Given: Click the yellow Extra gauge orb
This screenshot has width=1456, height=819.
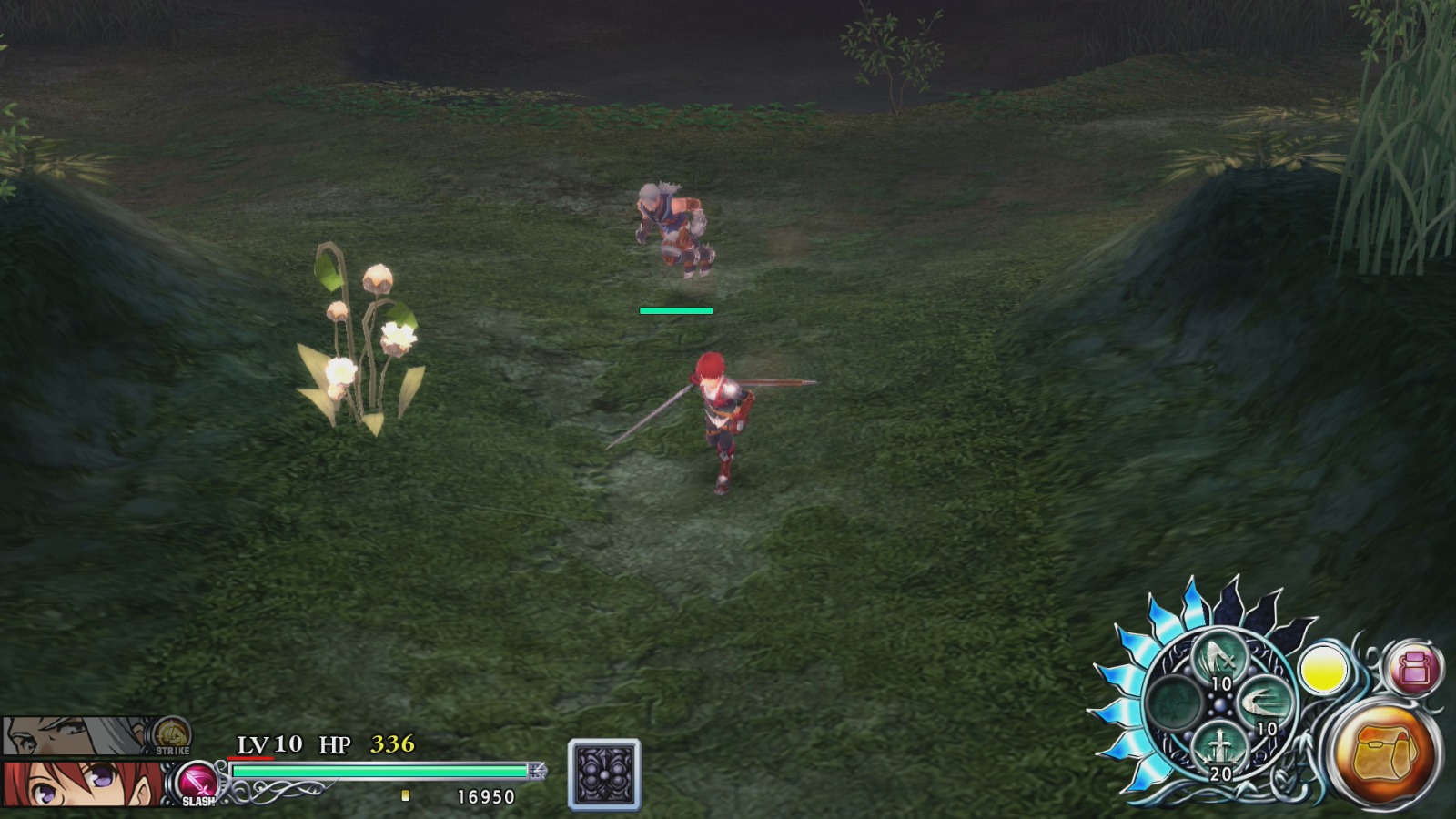Looking at the screenshot, I should tap(1322, 667).
